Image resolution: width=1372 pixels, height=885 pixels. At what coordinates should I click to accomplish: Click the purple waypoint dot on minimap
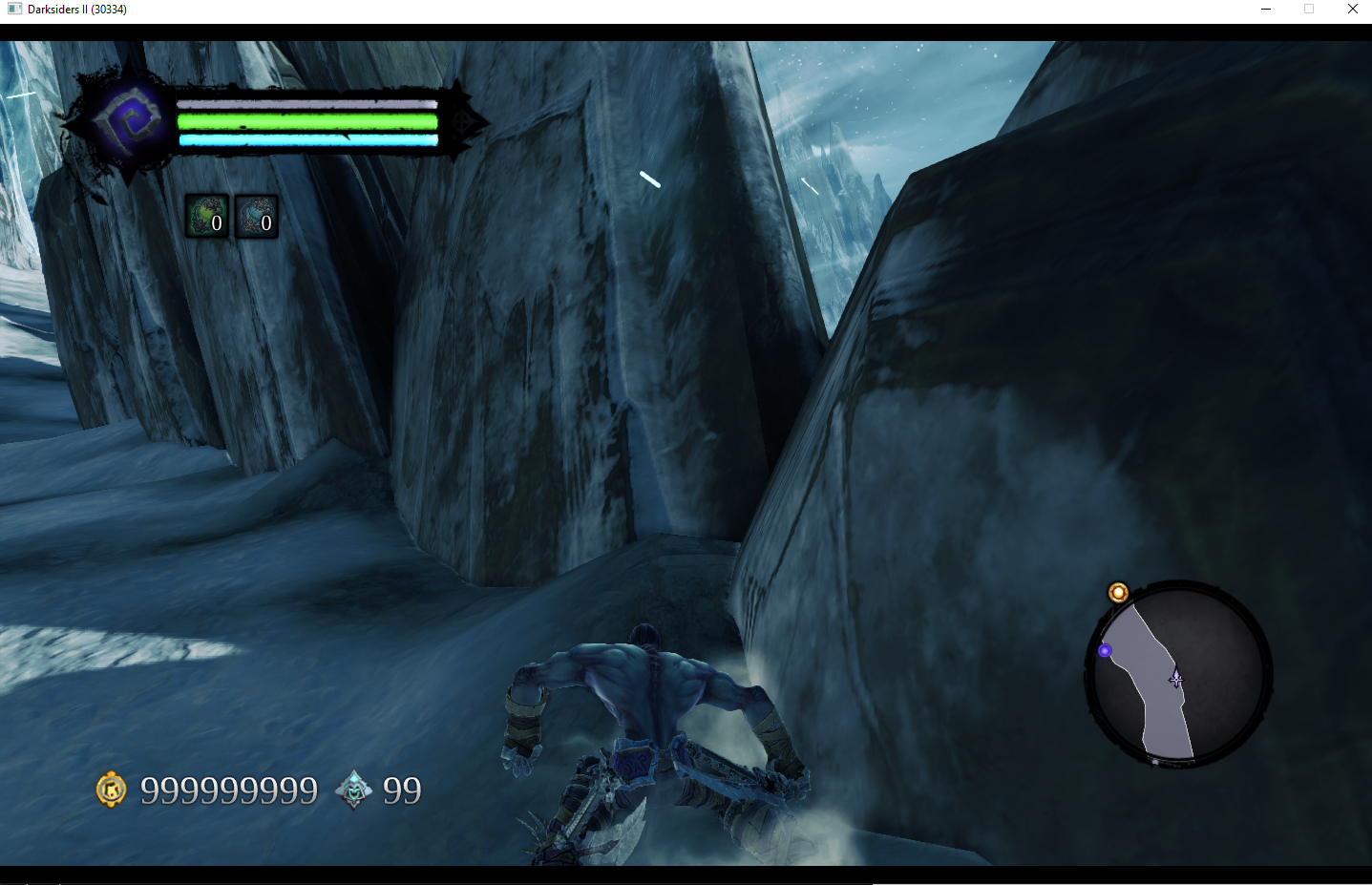click(x=1105, y=650)
